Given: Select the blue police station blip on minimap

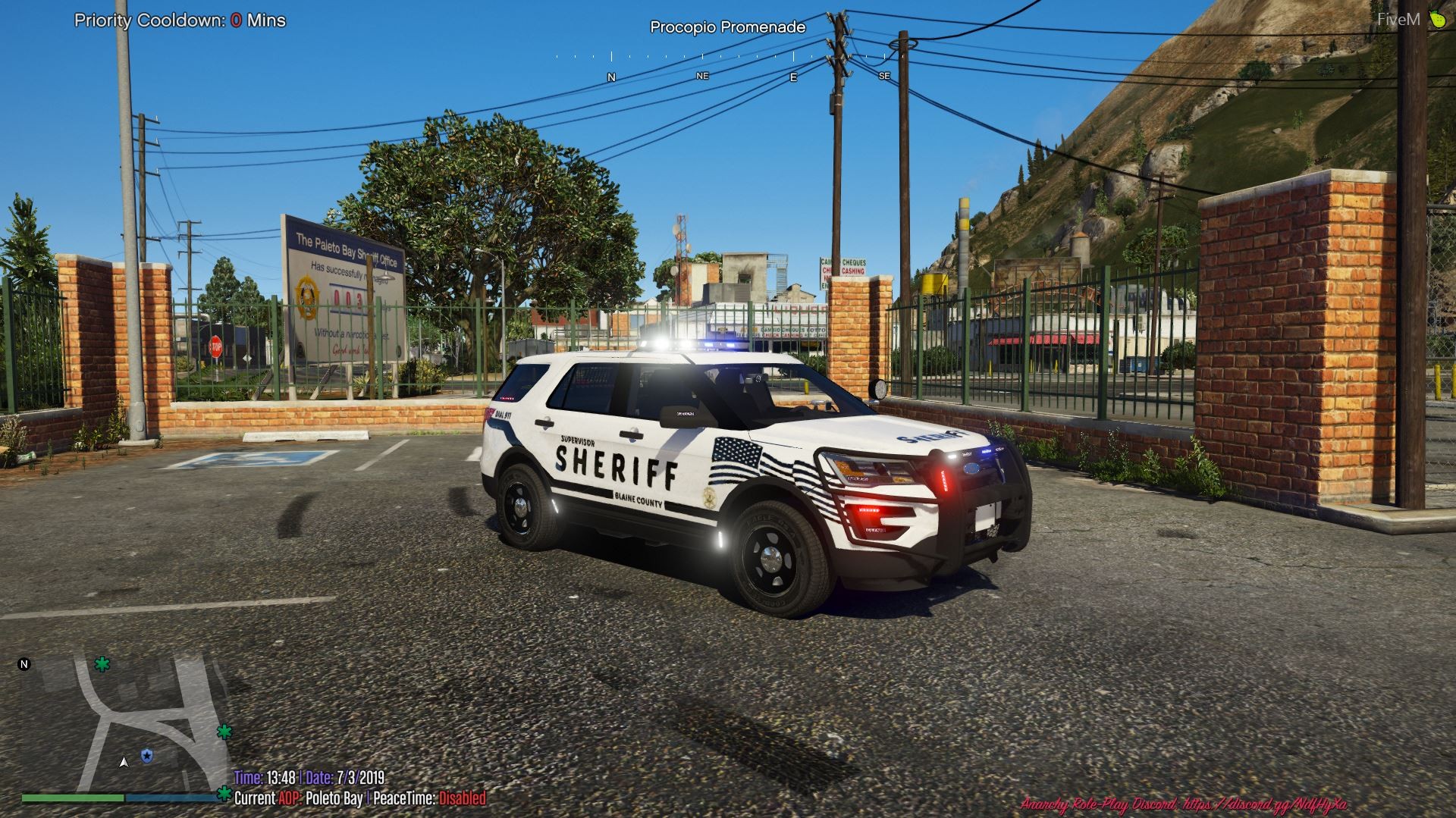Looking at the screenshot, I should point(146,756).
